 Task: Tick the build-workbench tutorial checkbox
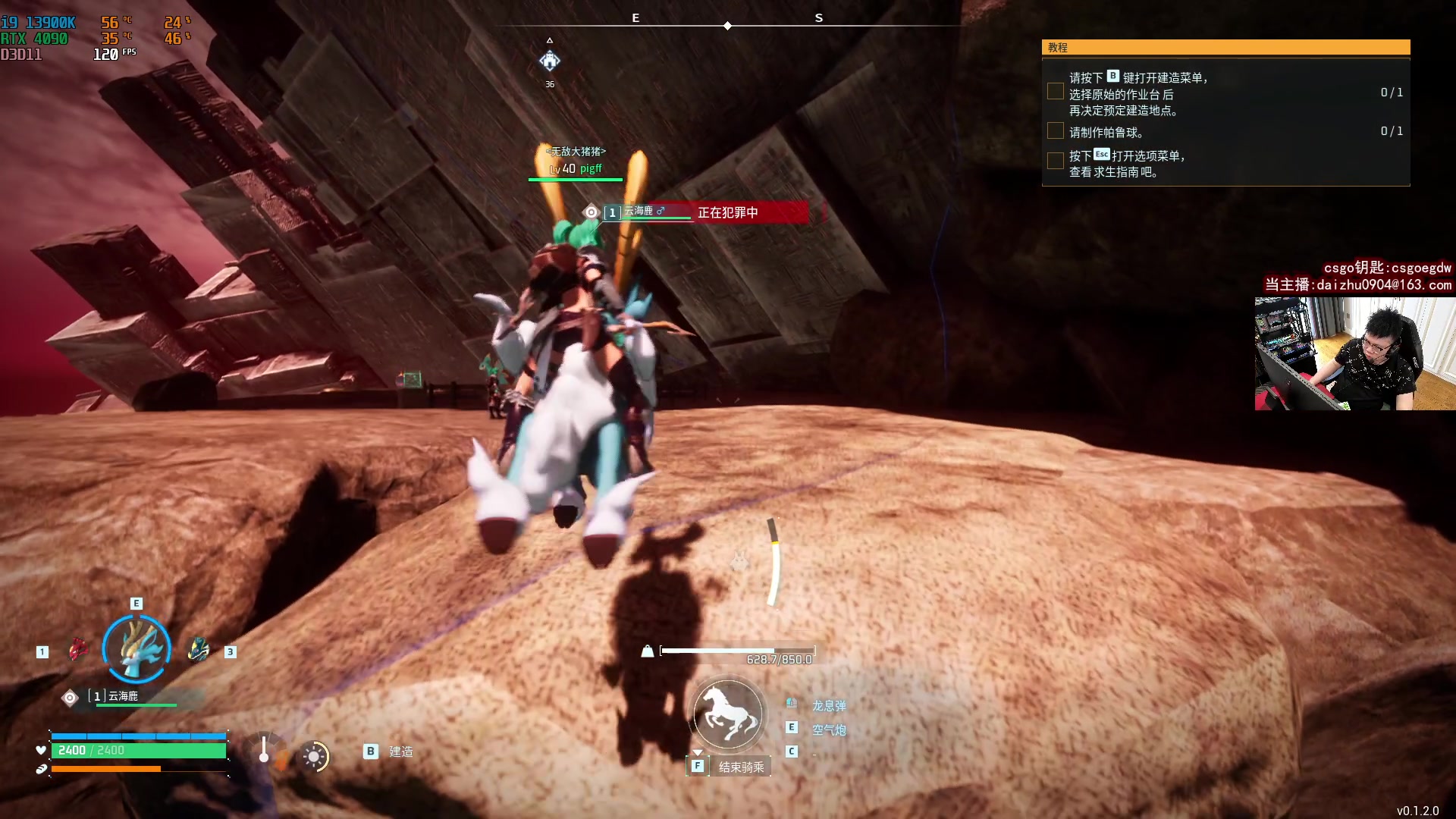pos(1055,92)
